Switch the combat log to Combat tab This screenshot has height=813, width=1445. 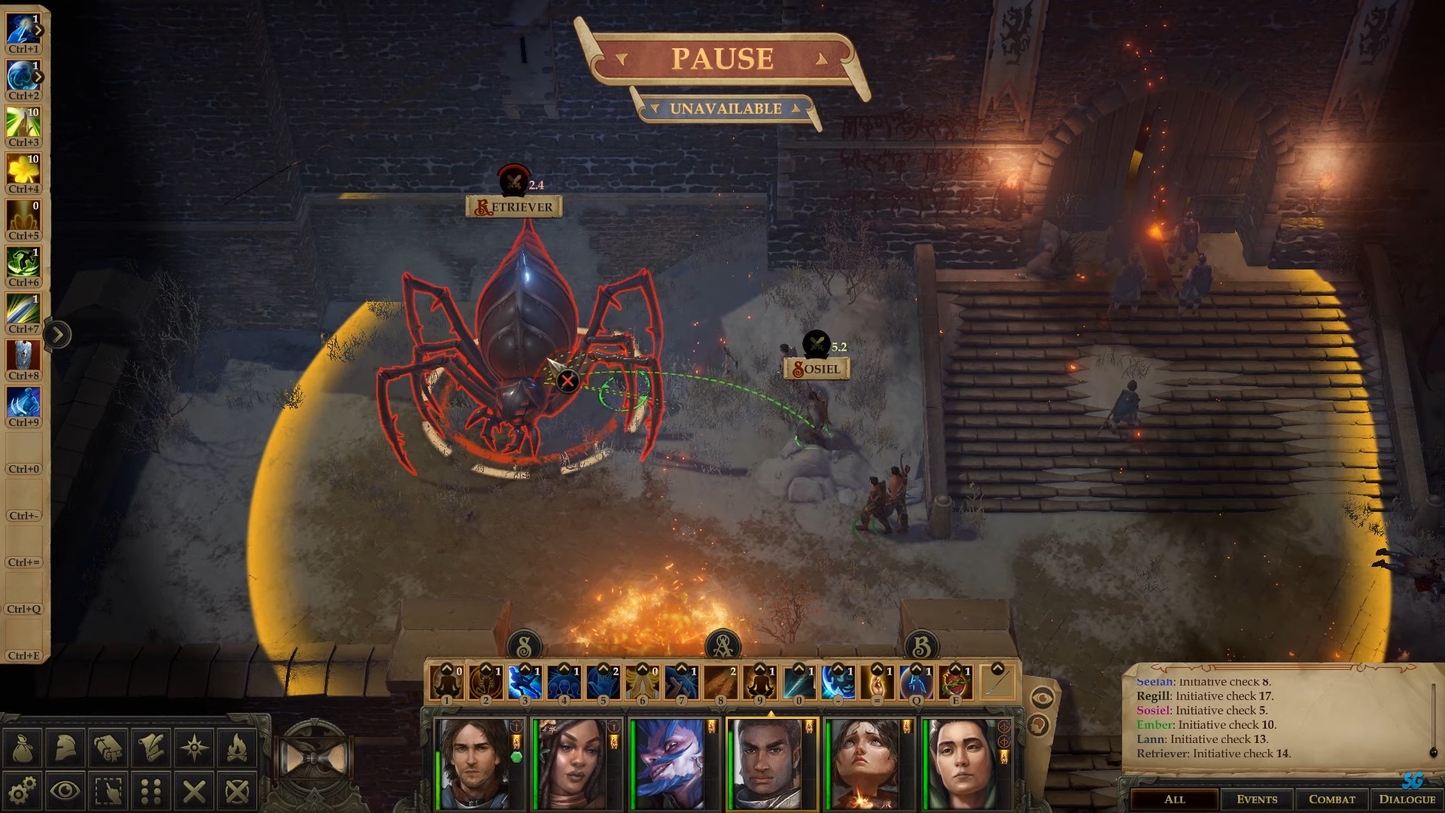(1332, 799)
